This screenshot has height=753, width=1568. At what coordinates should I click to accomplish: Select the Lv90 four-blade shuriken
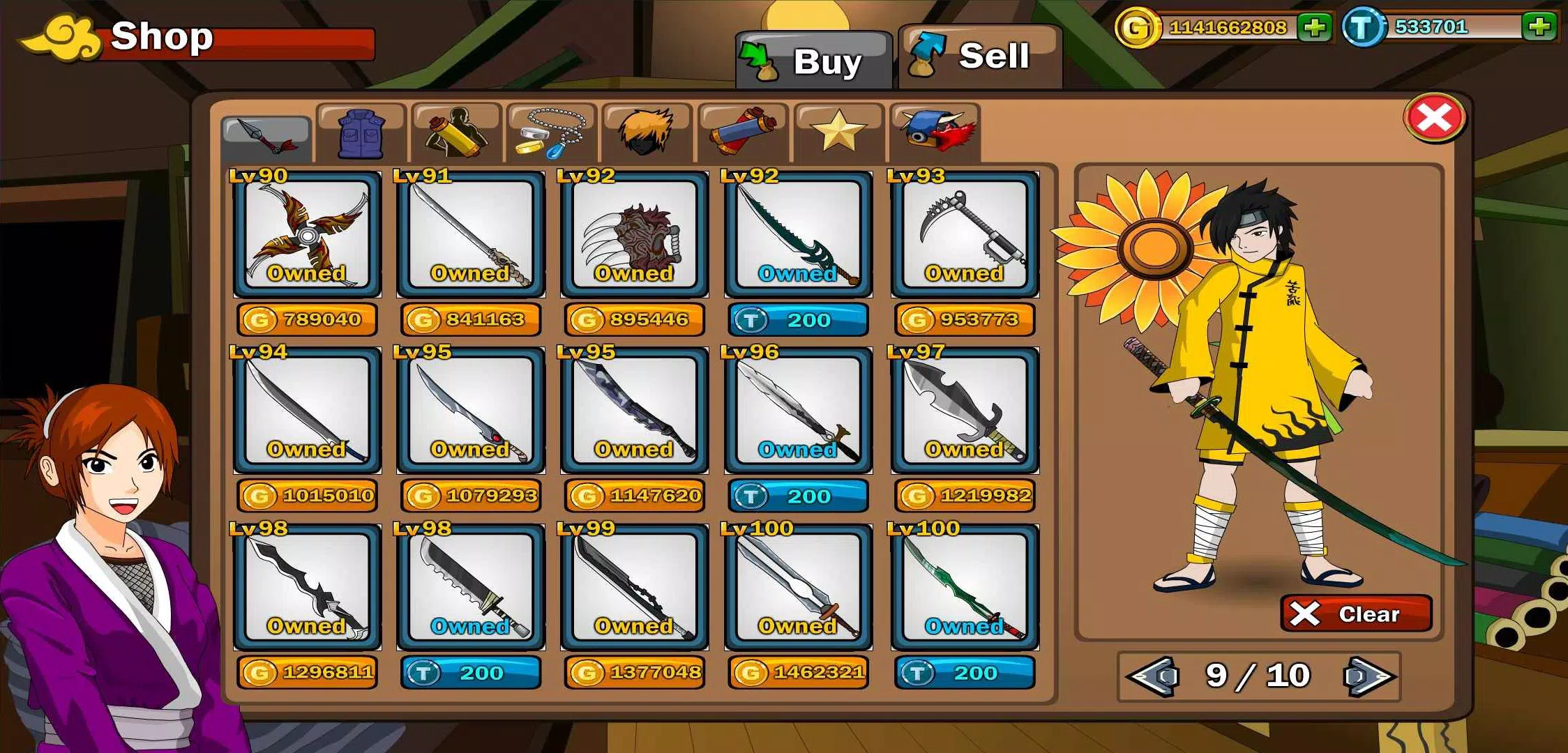coord(307,234)
